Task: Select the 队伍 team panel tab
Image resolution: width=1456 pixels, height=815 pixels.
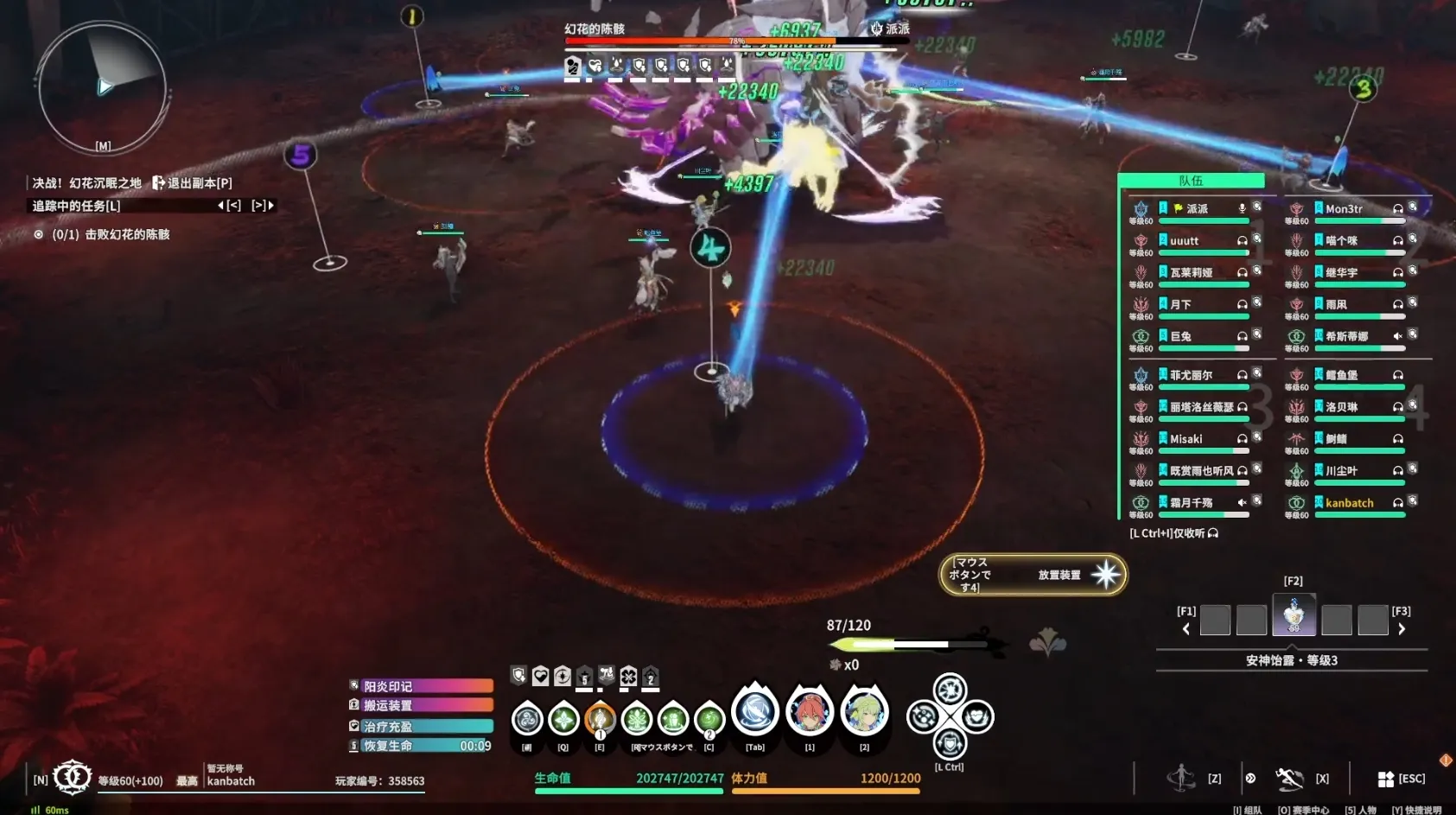Action: [1191, 181]
